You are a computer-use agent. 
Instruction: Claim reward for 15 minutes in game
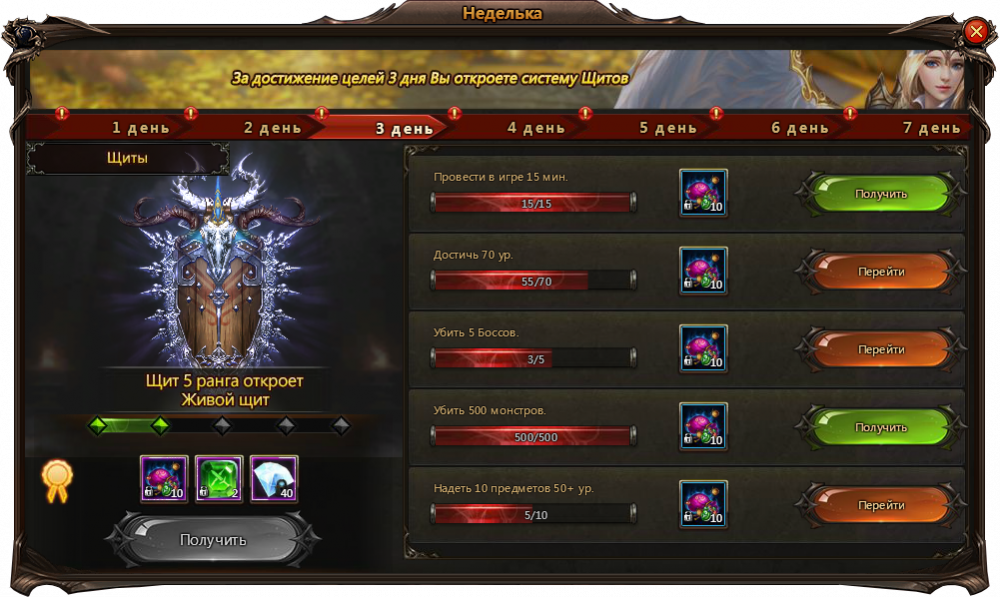(x=880, y=194)
